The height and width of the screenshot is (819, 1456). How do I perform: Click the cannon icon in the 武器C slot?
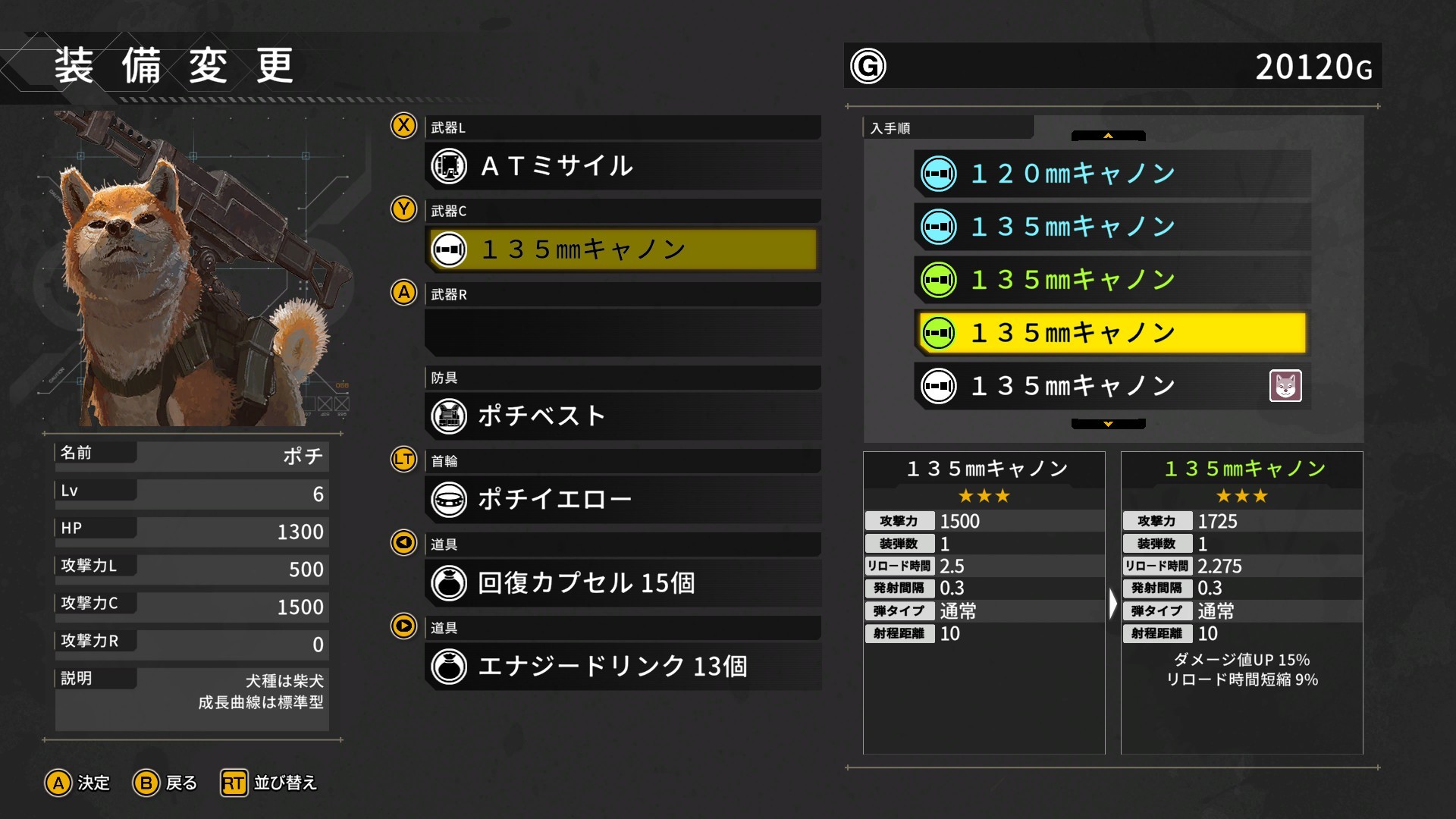tap(449, 249)
